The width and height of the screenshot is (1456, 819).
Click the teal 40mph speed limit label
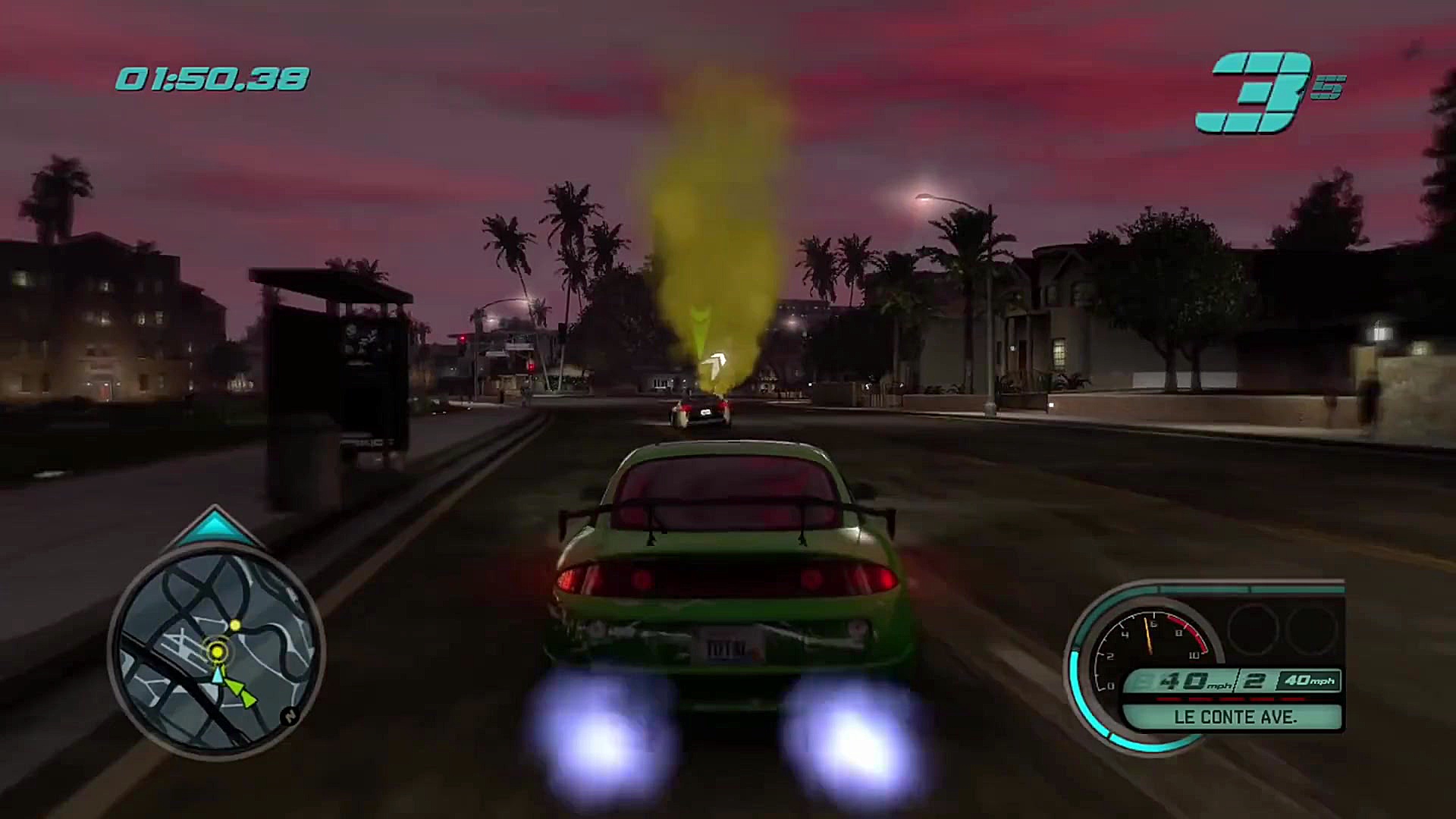[x=1308, y=681]
